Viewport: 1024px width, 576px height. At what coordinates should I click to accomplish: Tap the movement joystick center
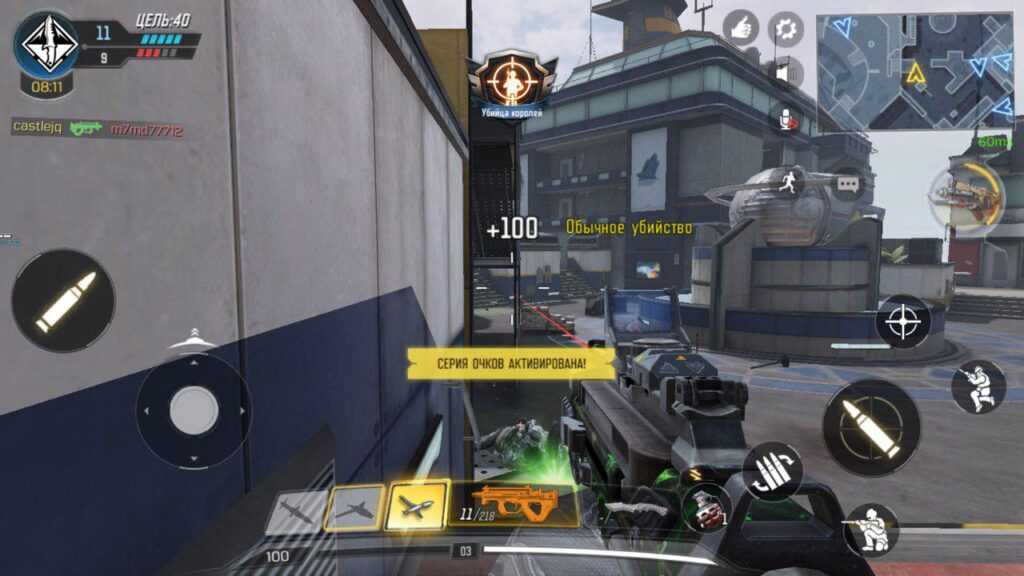[x=193, y=410]
